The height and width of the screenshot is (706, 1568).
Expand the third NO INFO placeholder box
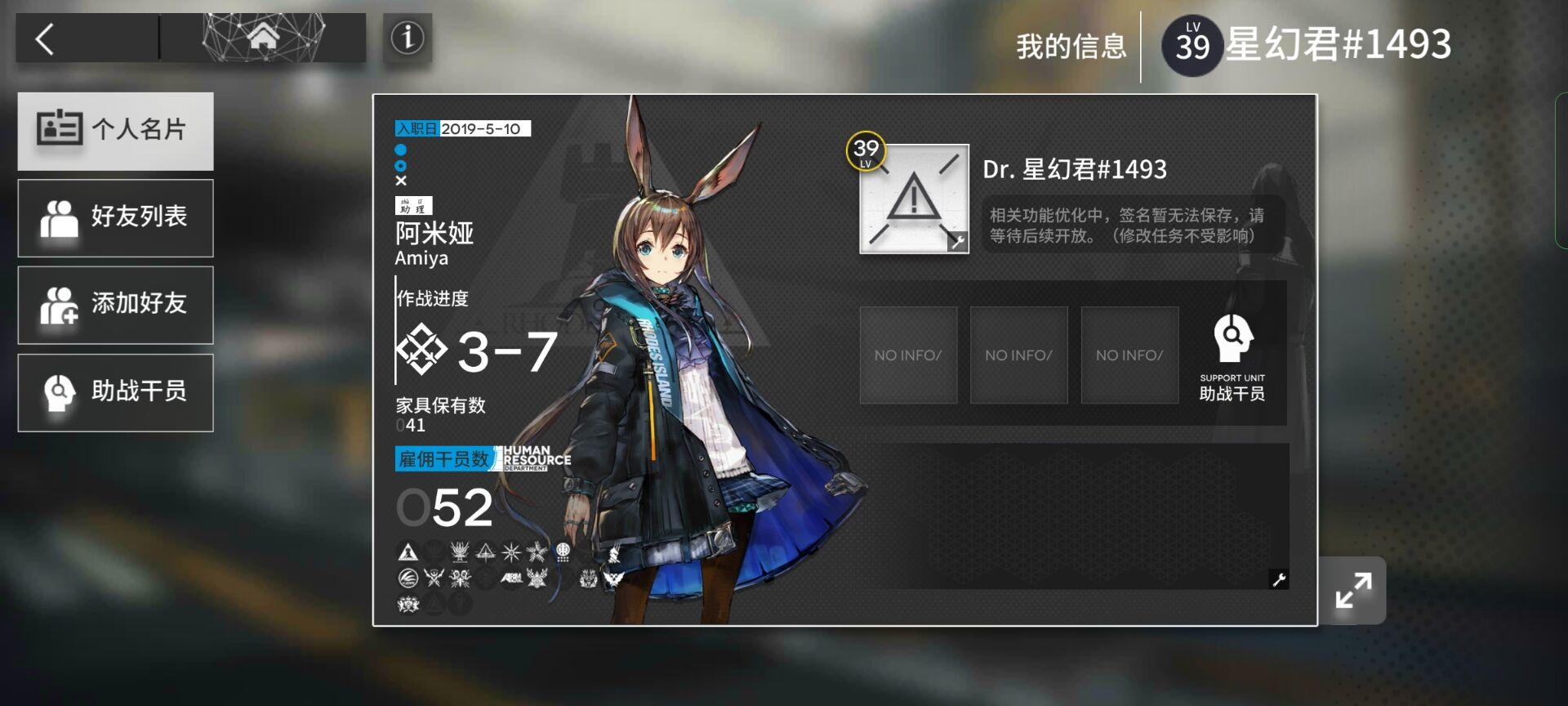[1129, 355]
